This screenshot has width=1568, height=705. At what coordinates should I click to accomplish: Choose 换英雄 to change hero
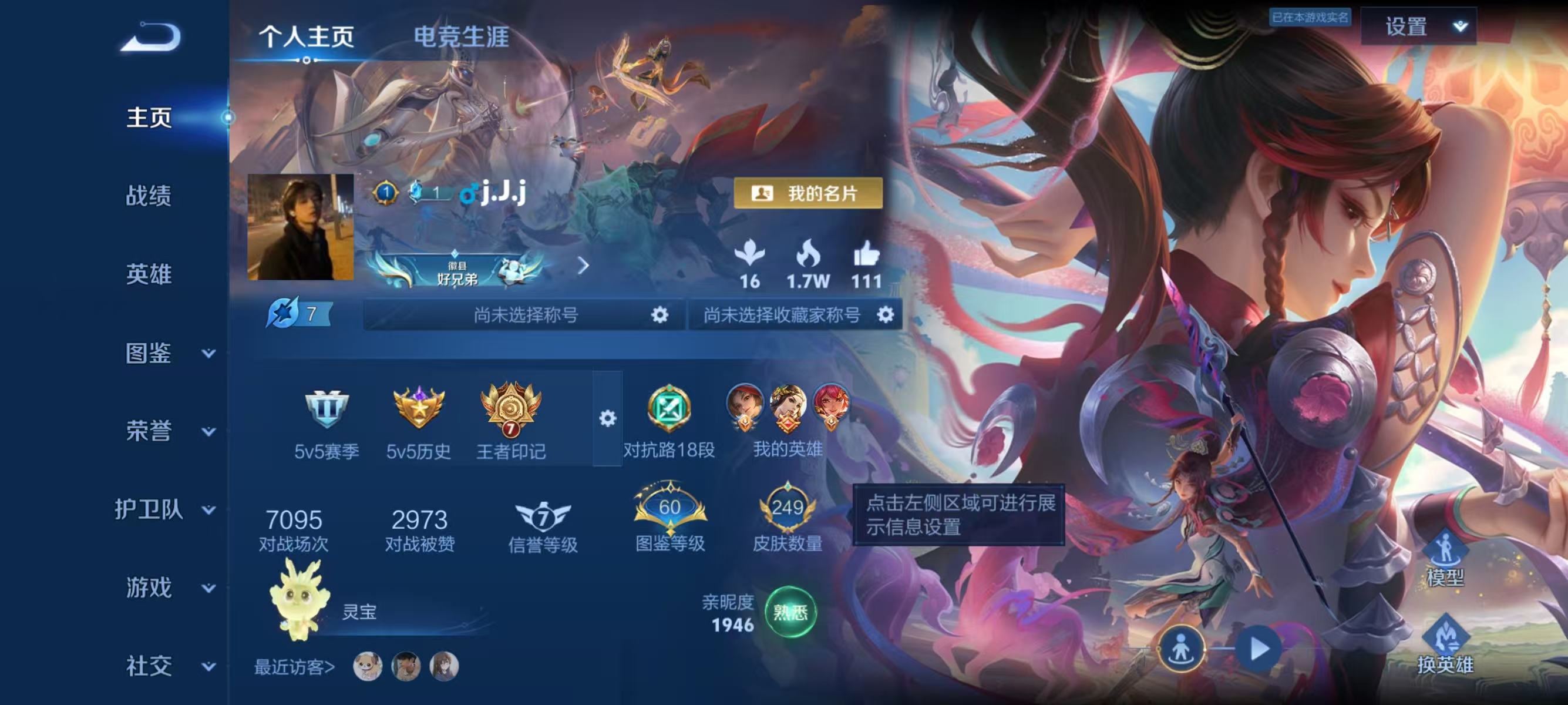pyautogui.click(x=1445, y=645)
